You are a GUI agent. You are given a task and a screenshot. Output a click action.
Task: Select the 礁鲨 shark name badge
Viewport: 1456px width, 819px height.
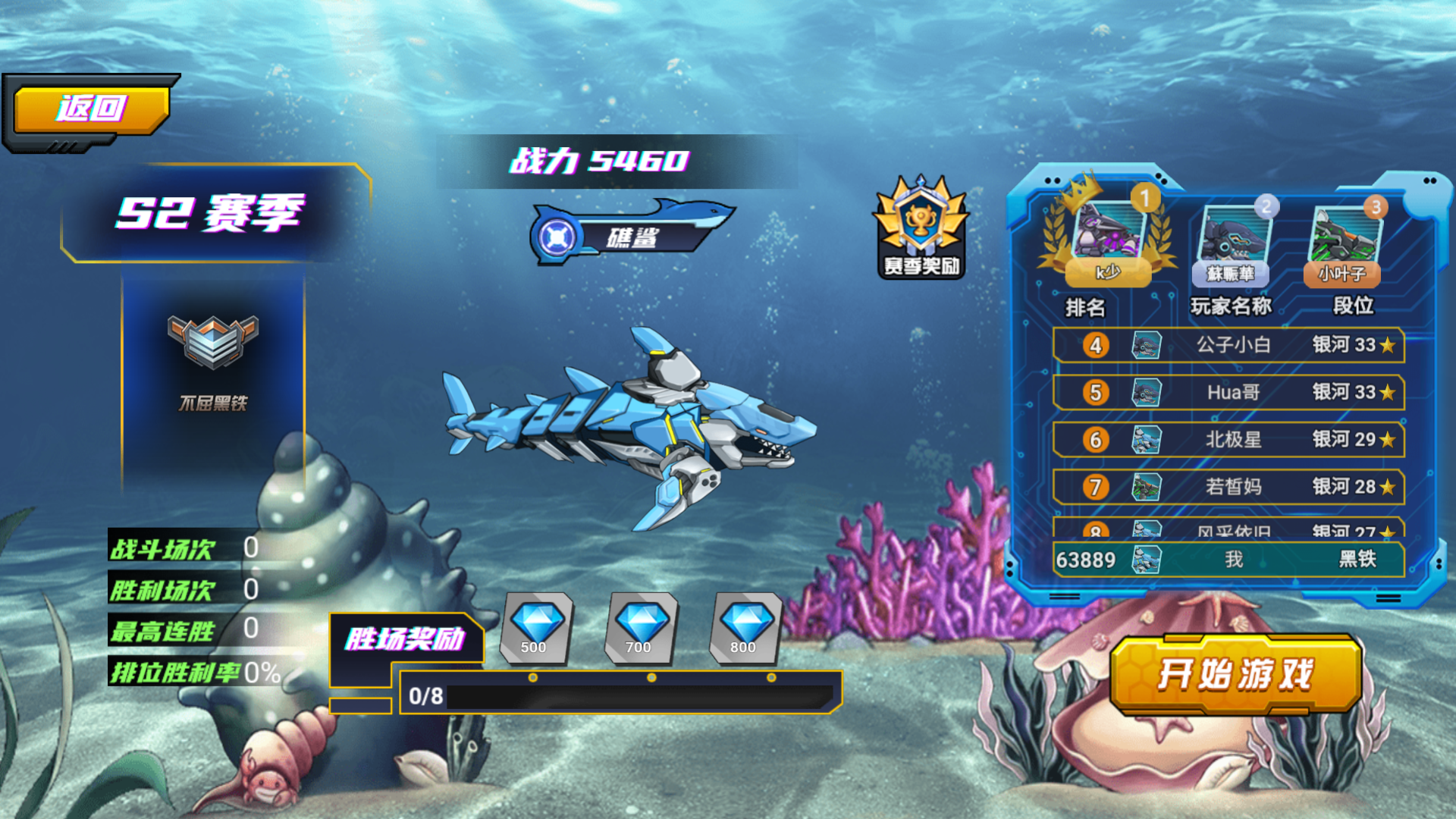coord(631,237)
